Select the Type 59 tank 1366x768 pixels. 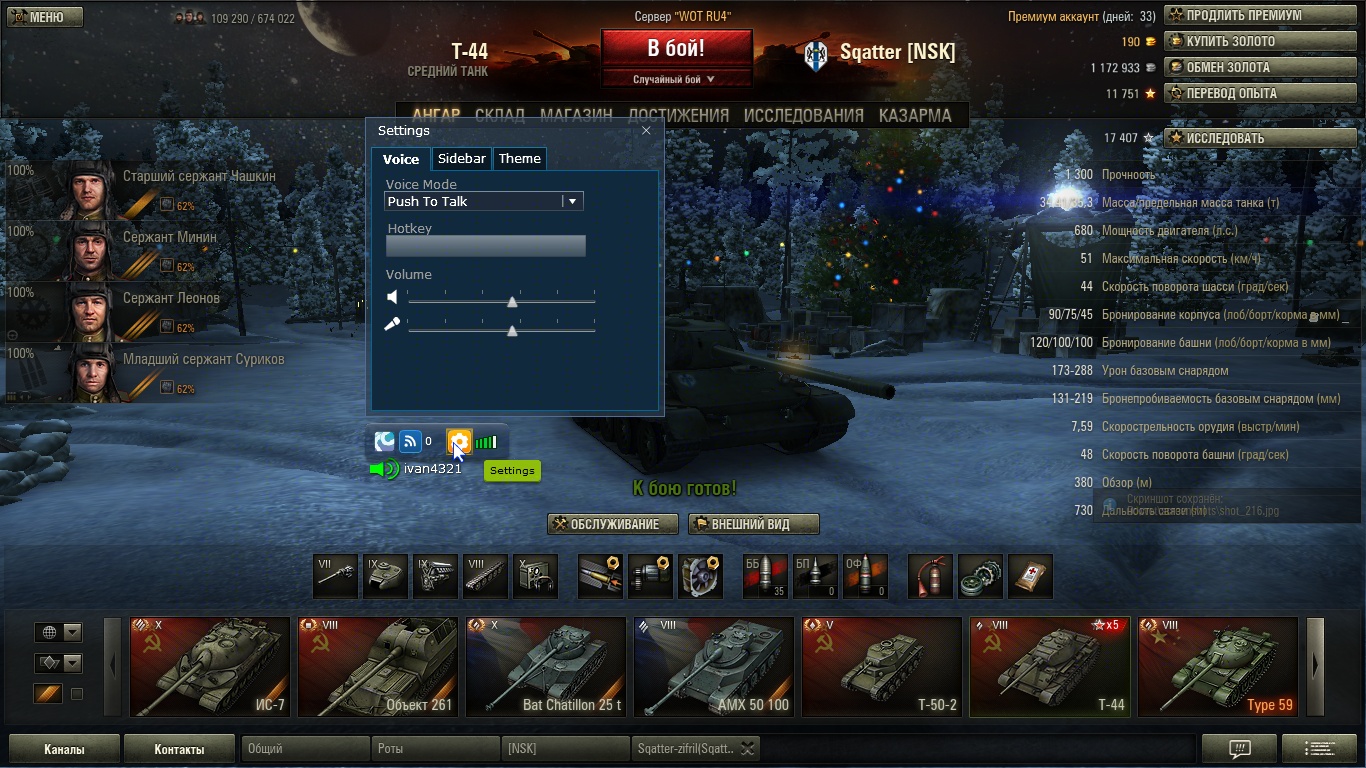(x=1218, y=667)
